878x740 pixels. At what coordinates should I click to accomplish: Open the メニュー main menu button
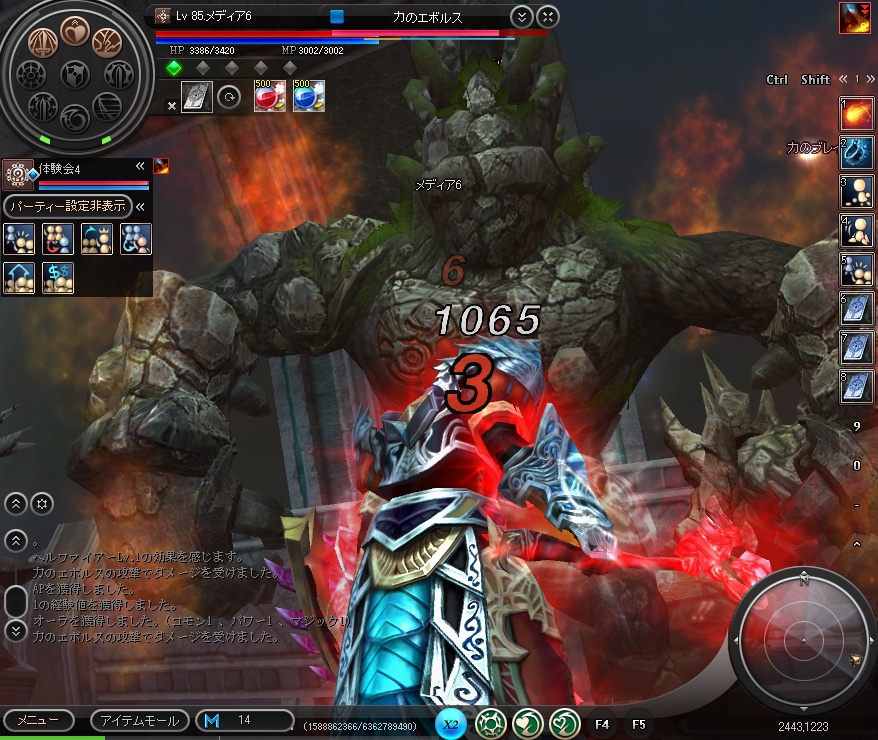click(37, 721)
